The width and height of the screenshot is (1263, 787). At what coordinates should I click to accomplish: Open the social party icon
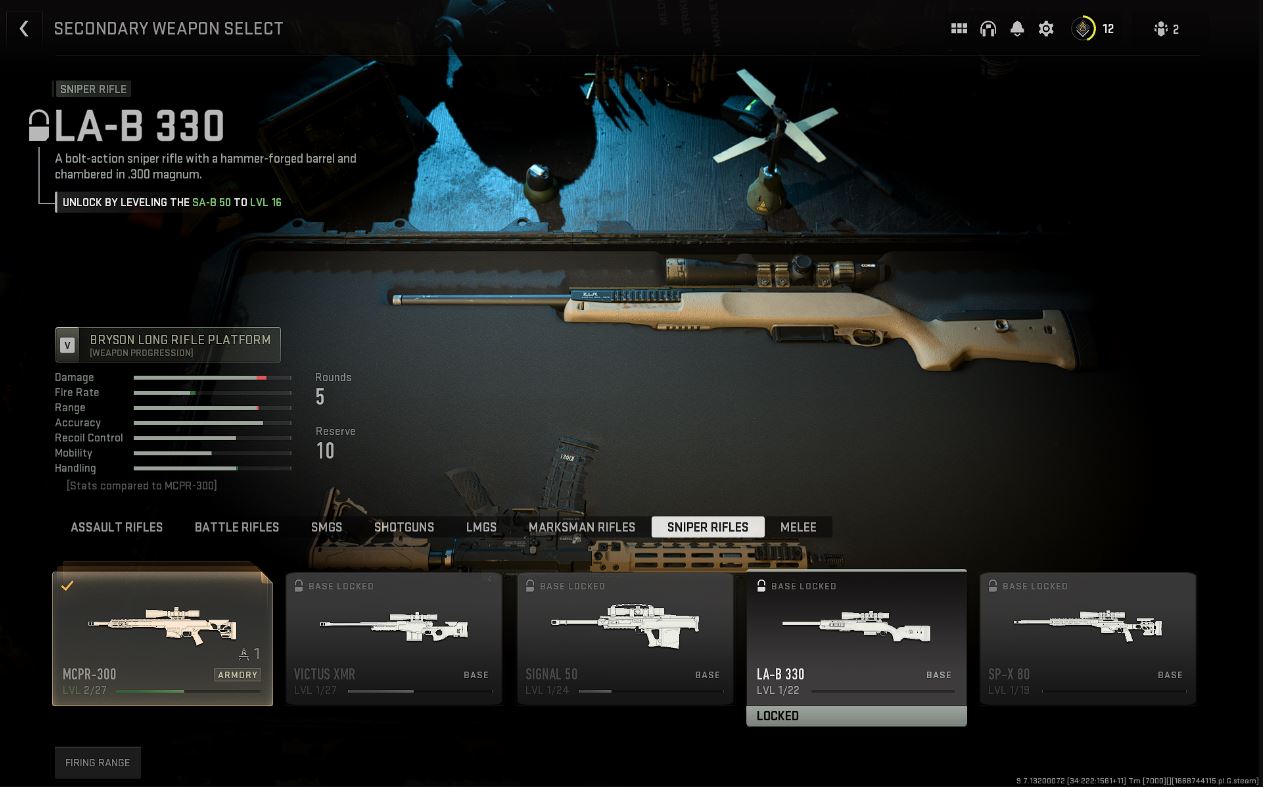(1166, 29)
